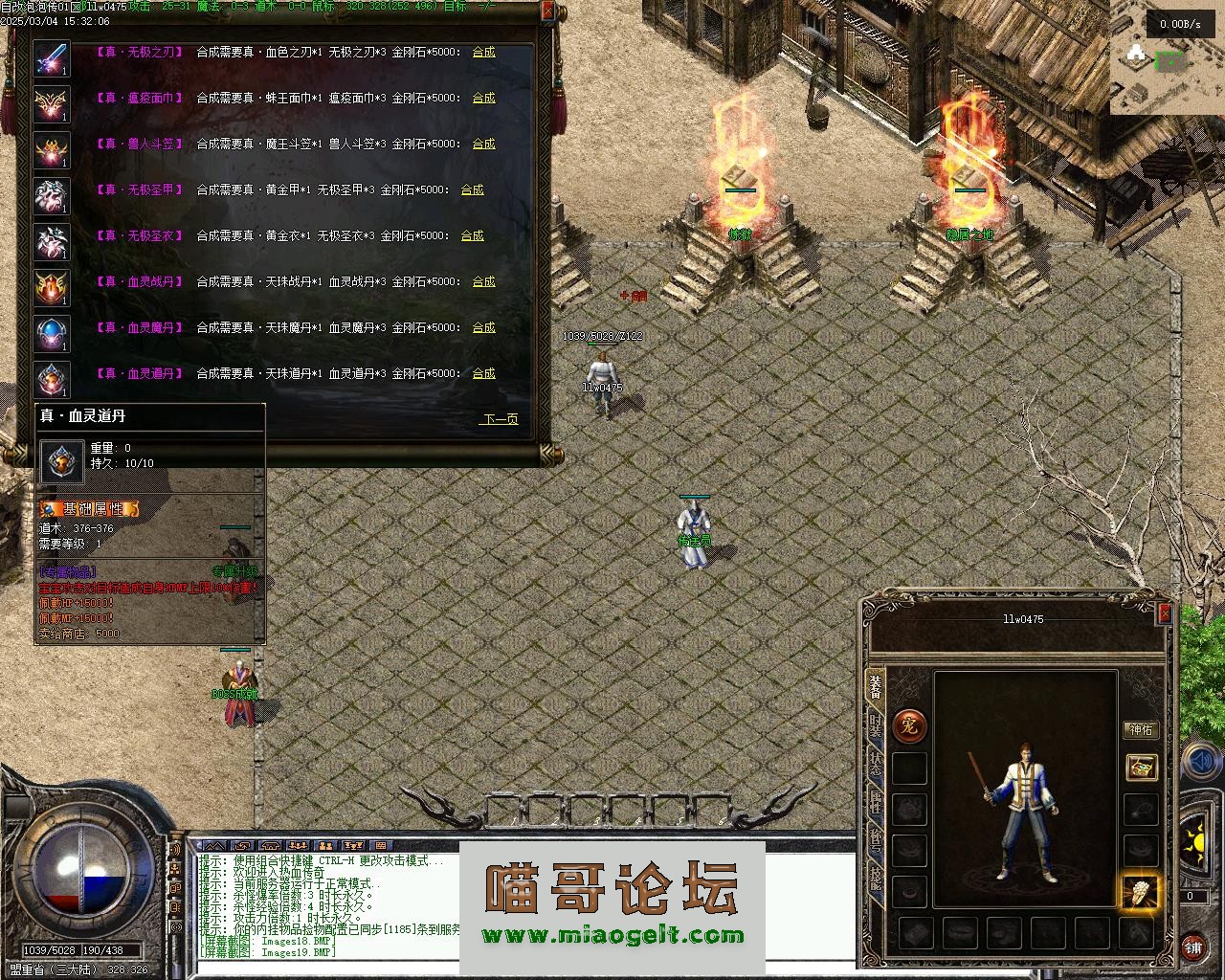1225x980 pixels.
Task: Select the glowing glove equipment slot
Action: coord(1140,893)
